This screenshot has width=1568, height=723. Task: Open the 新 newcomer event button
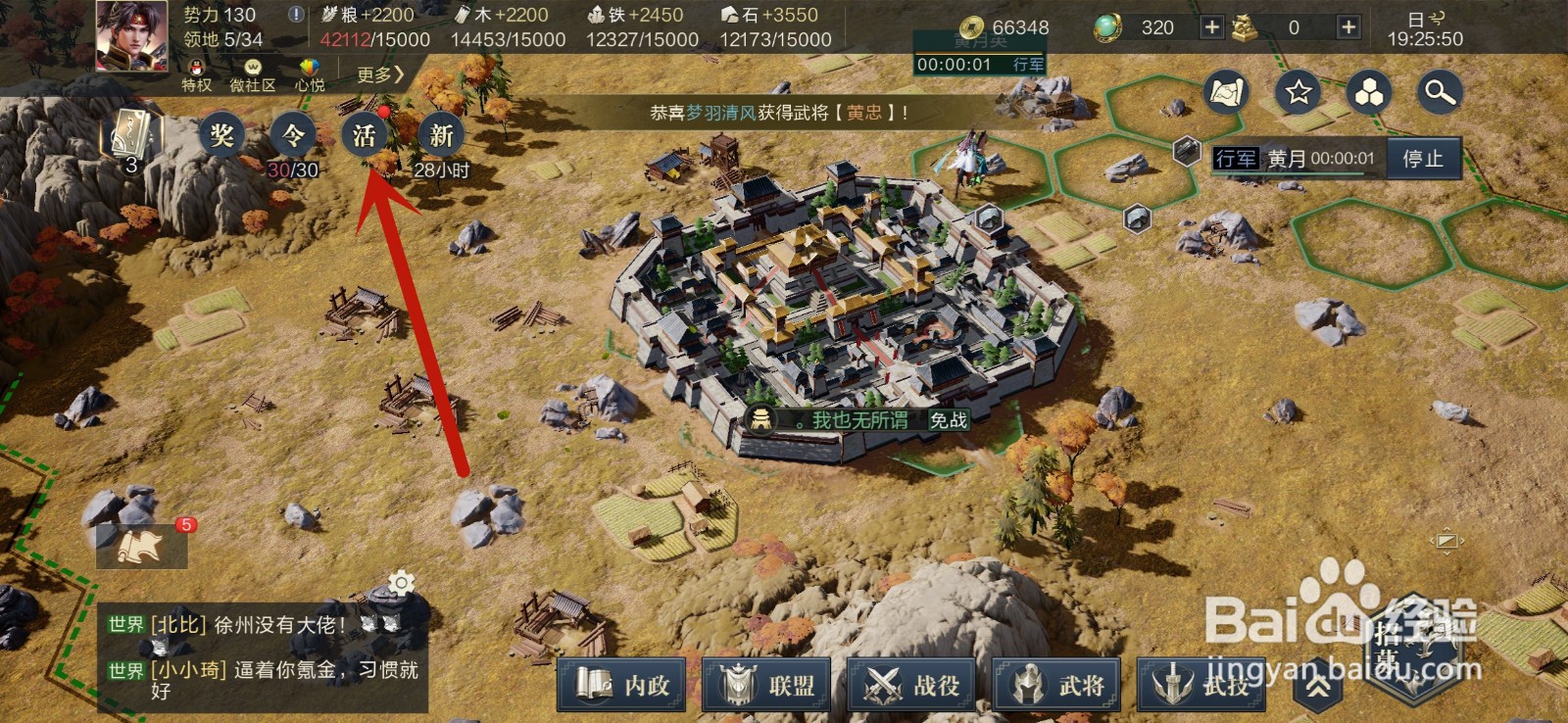[x=441, y=135]
